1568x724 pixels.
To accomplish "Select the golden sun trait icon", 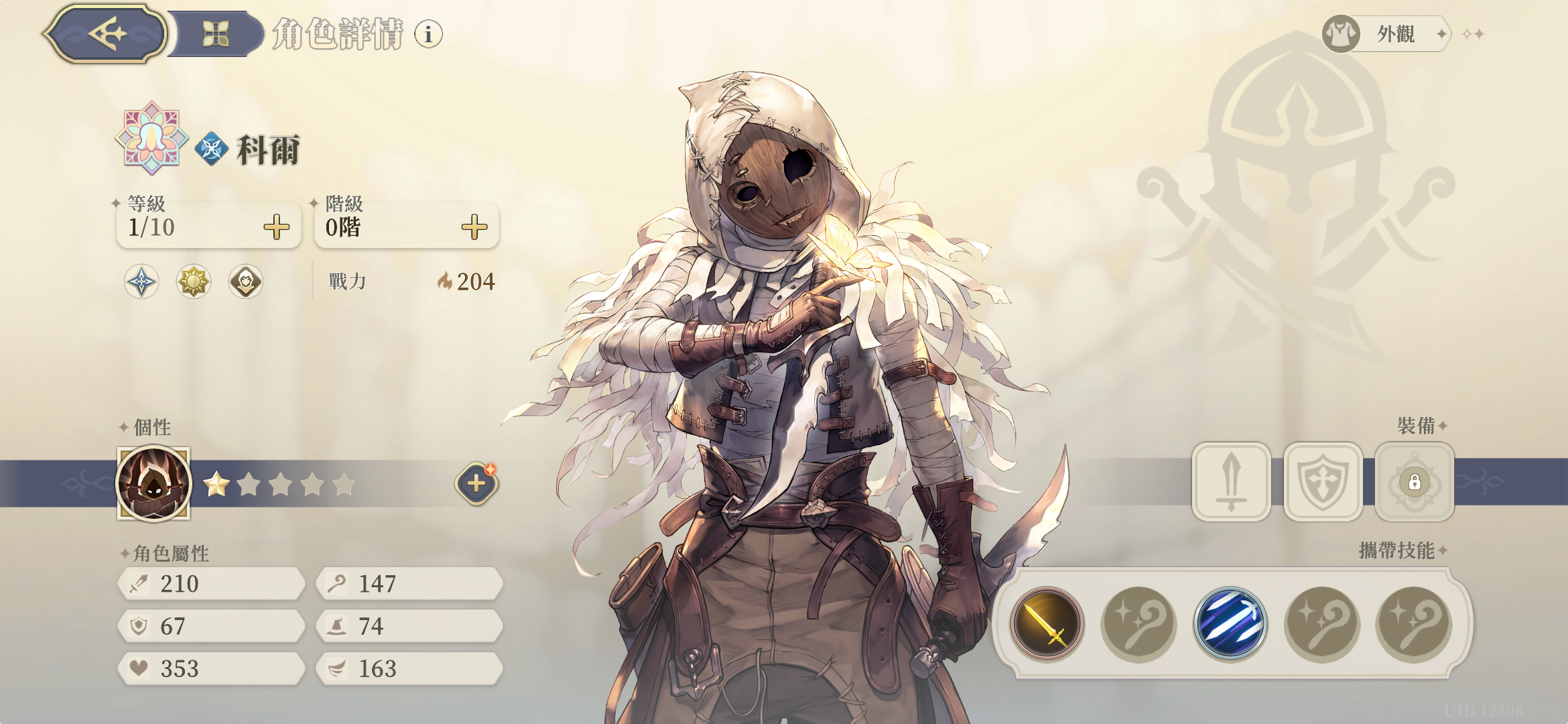I will [x=194, y=282].
